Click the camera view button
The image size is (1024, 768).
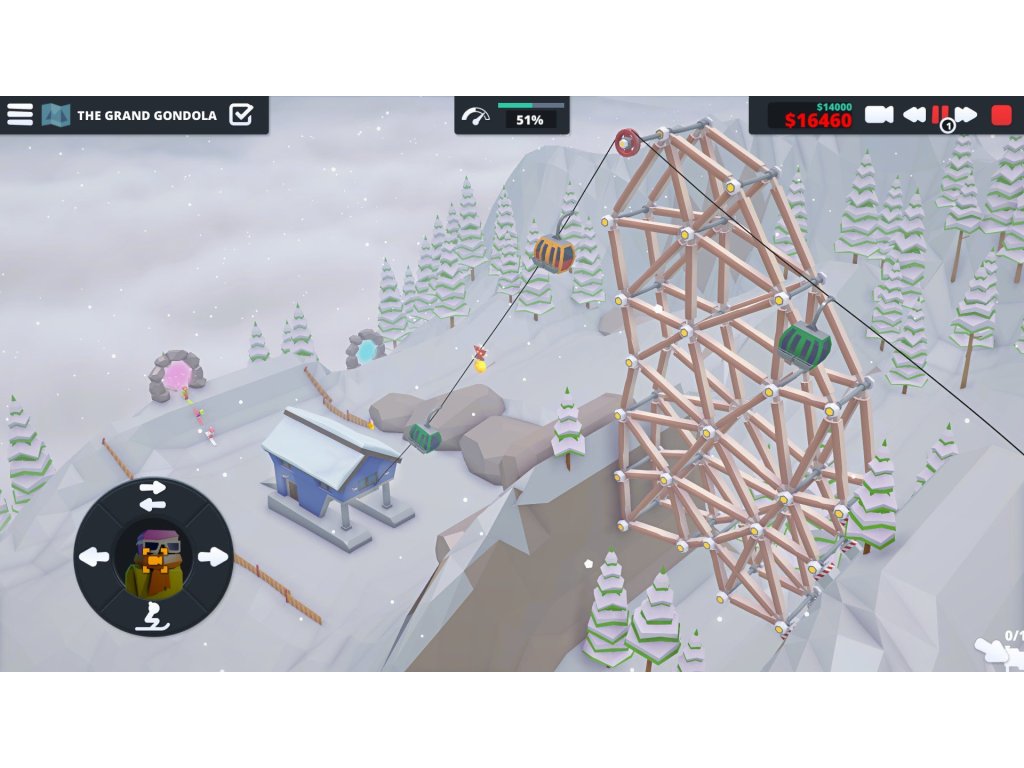tap(878, 115)
